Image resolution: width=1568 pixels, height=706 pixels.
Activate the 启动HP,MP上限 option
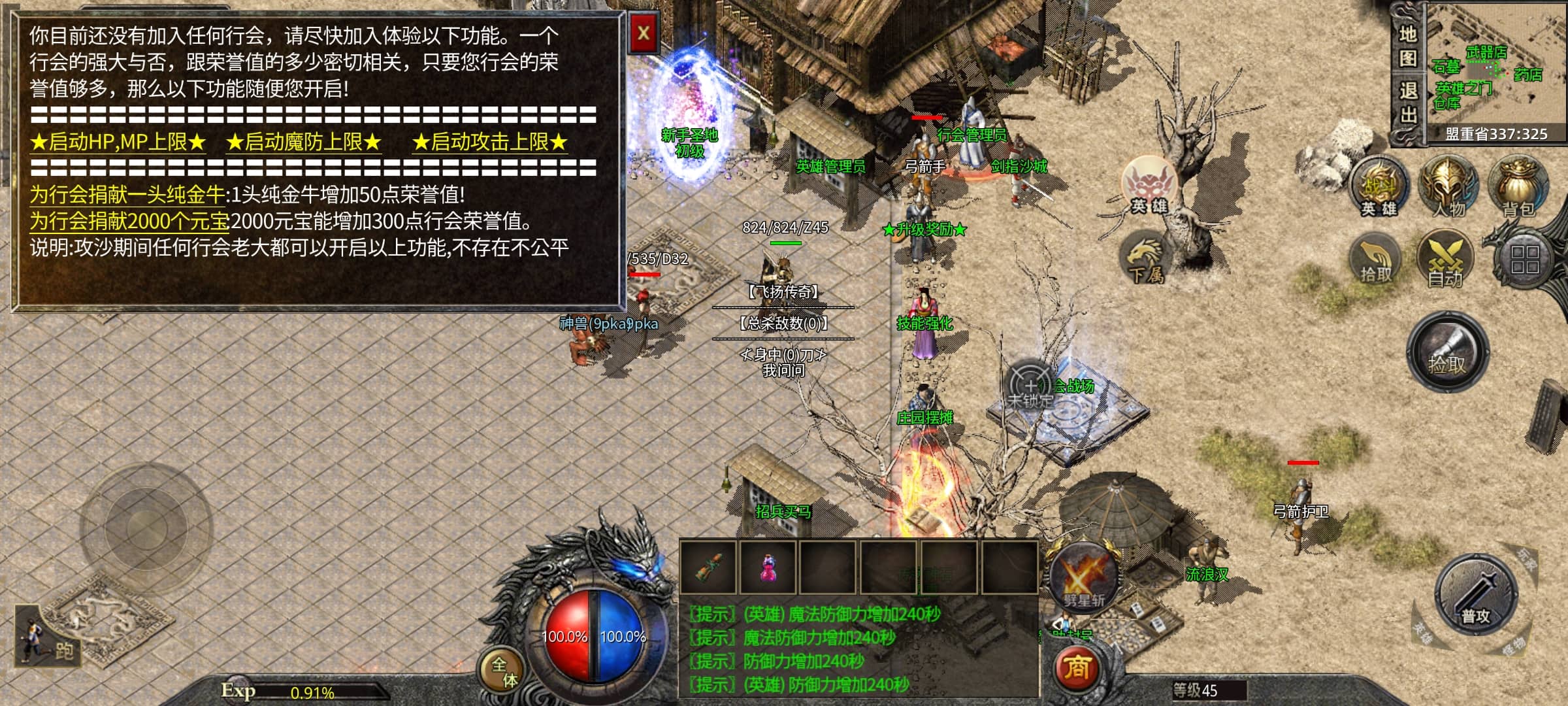click(x=118, y=142)
